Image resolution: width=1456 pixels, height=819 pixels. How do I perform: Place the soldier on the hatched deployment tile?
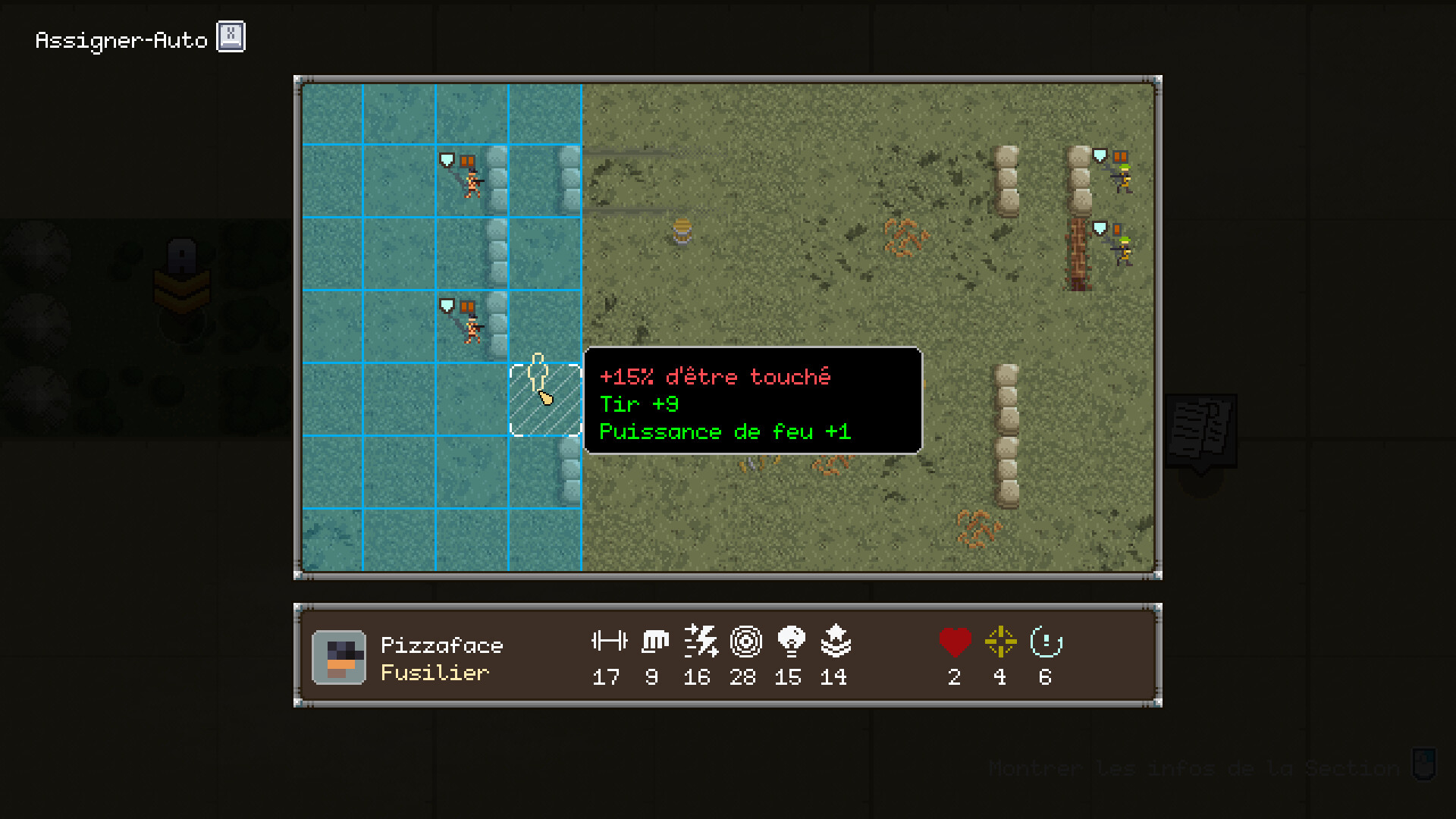coord(545,400)
